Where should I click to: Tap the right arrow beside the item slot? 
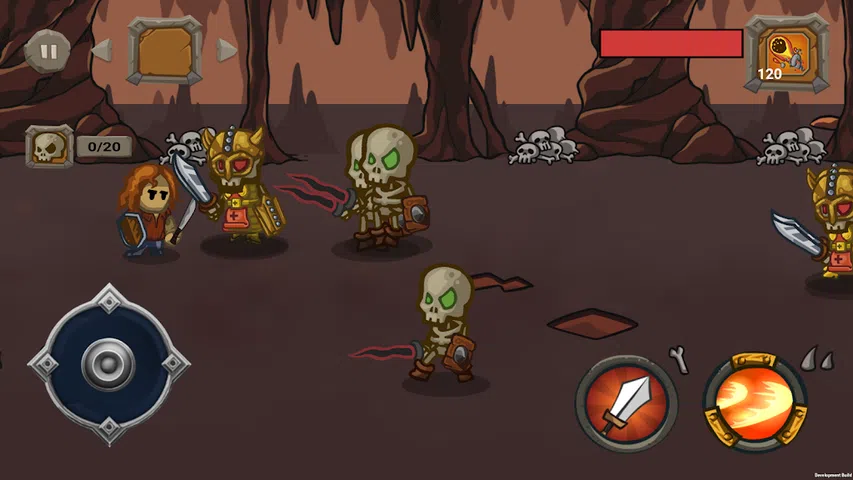click(x=227, y=50)
